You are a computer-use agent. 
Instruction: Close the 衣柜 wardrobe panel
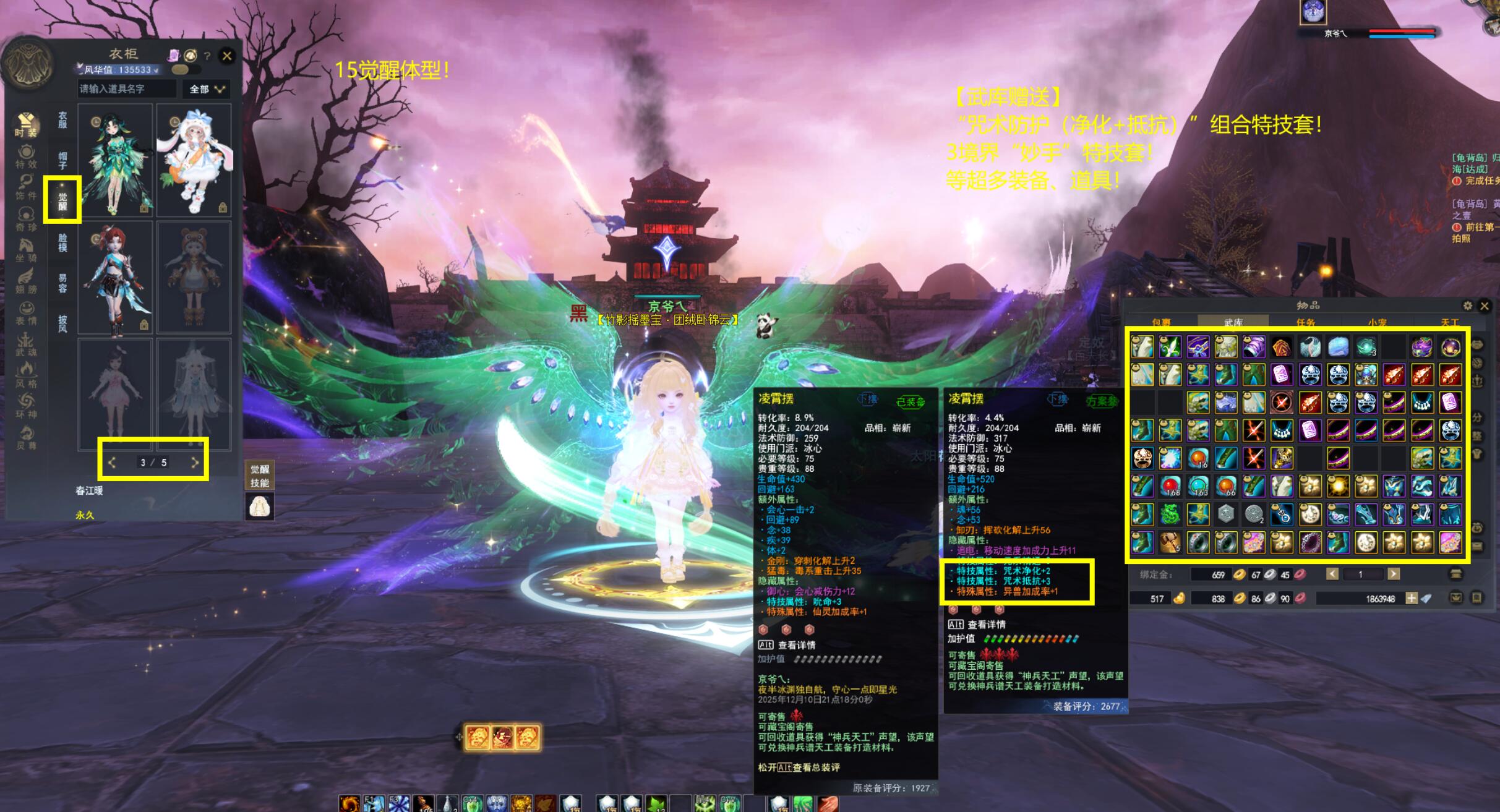(x=227, y=56)
